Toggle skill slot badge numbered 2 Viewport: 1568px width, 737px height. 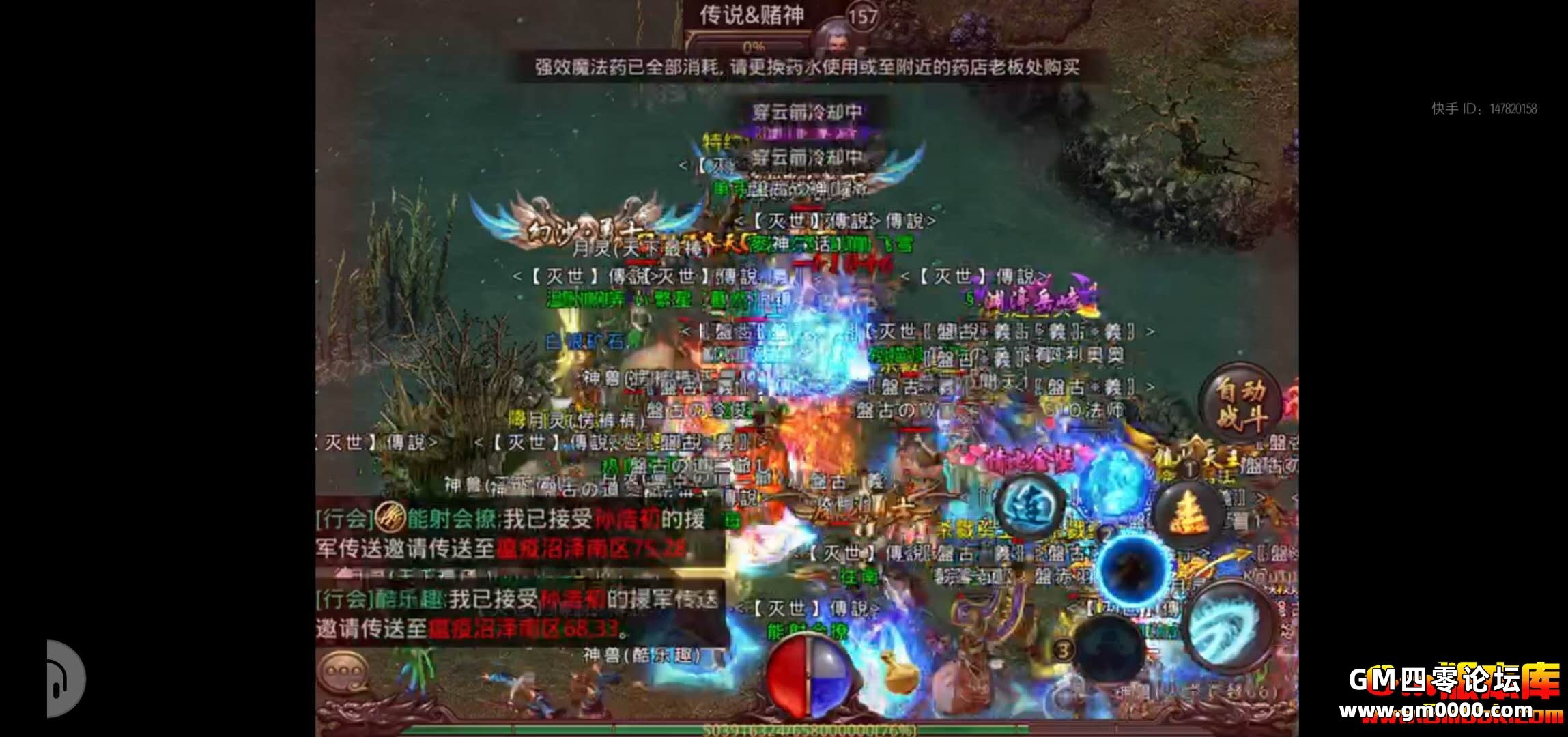point(1105,532)
